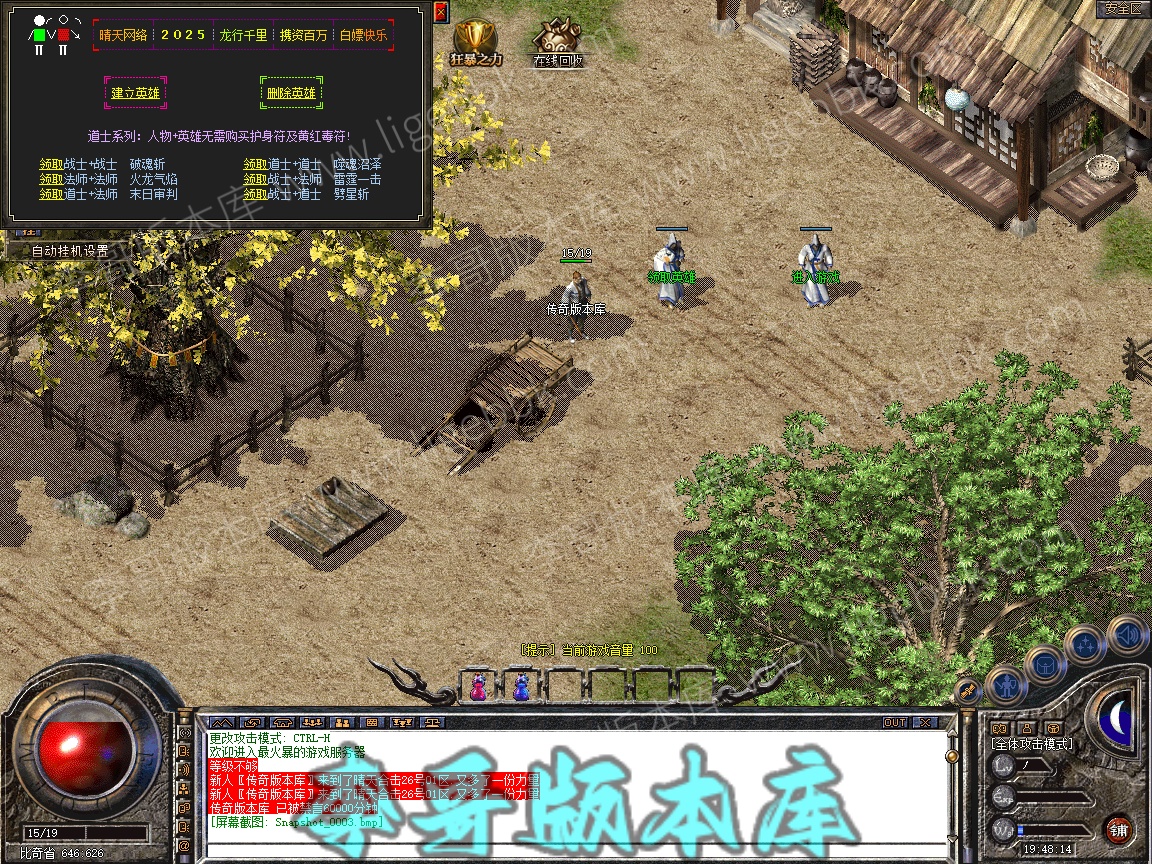Close the hero selection panel
1152x864 pixels.
click(441, 12)
